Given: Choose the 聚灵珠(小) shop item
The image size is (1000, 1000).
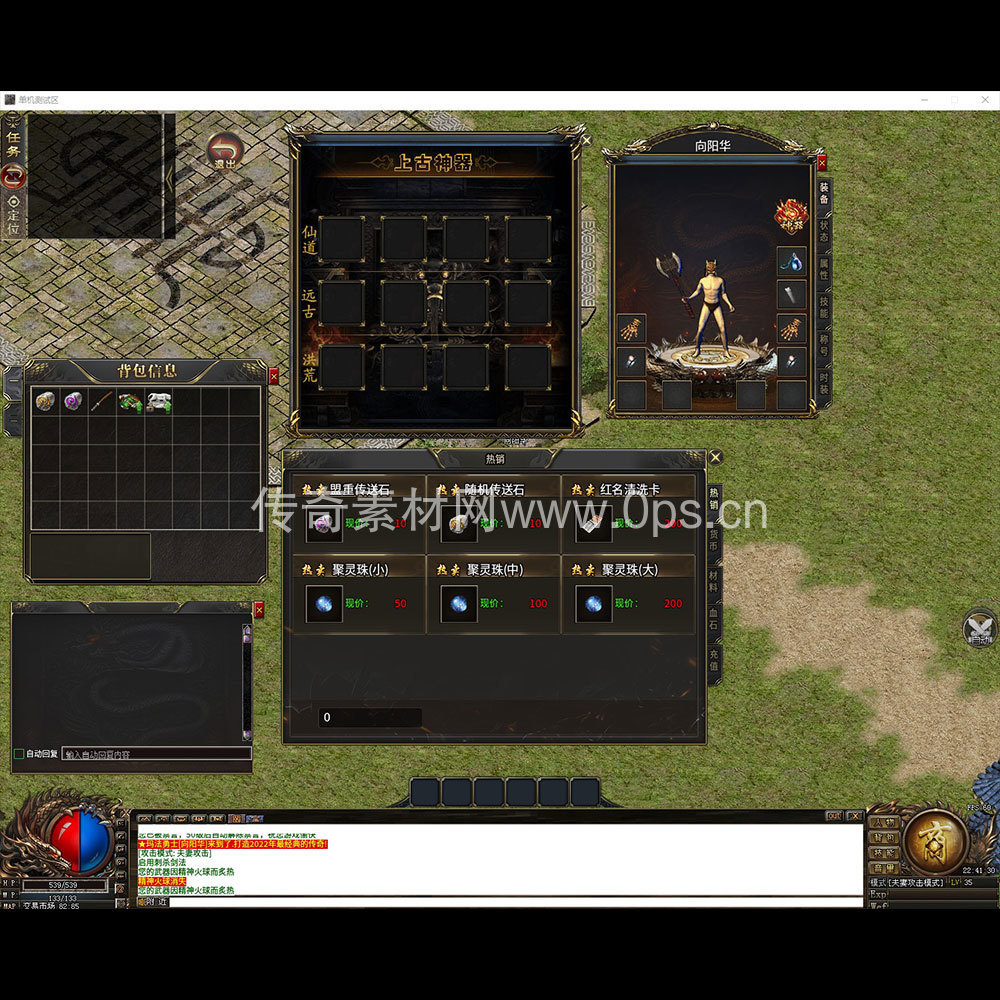Looking at the screenshot, I should pos(324,604).
